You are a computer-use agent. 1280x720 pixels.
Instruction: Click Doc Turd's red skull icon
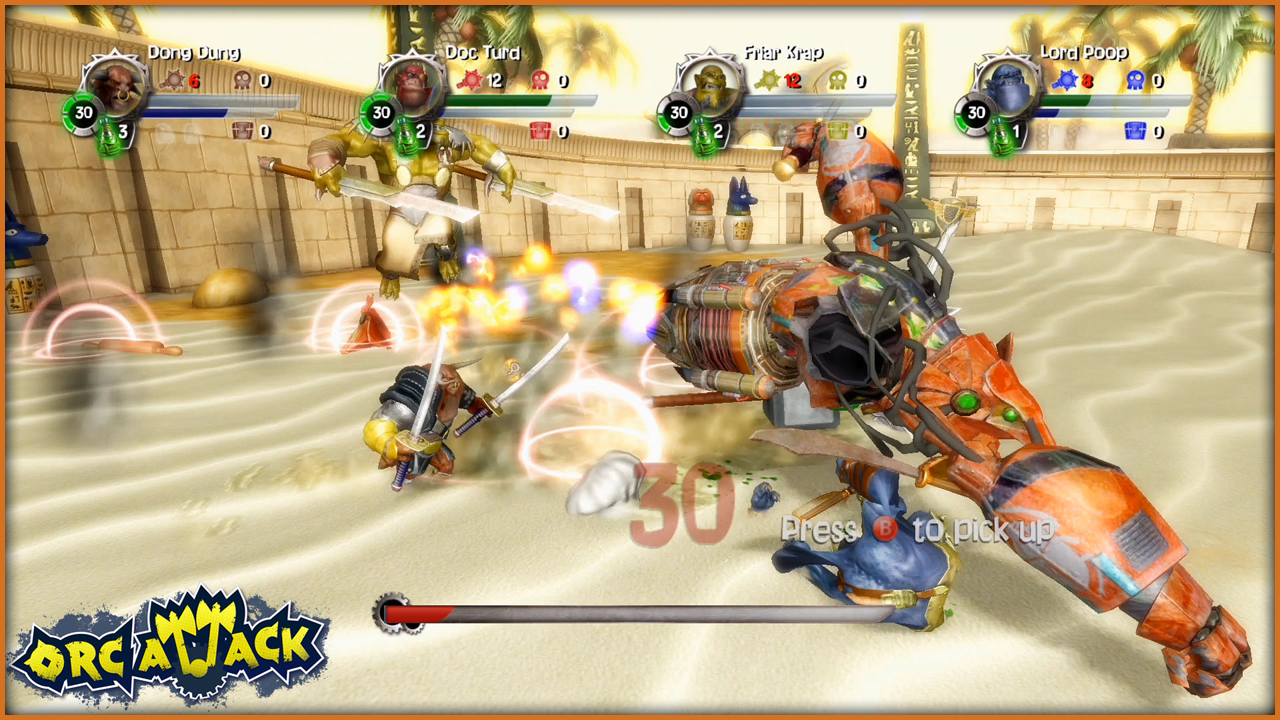(540, 81)
